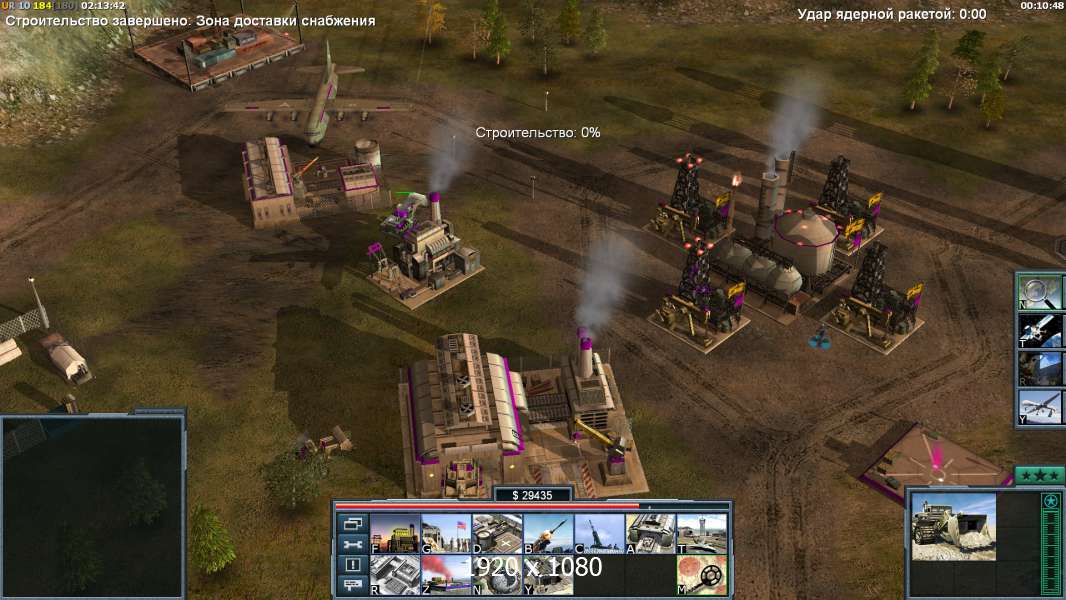Select the War Factory build icon
1066x600 pixels.
point(650,534)
